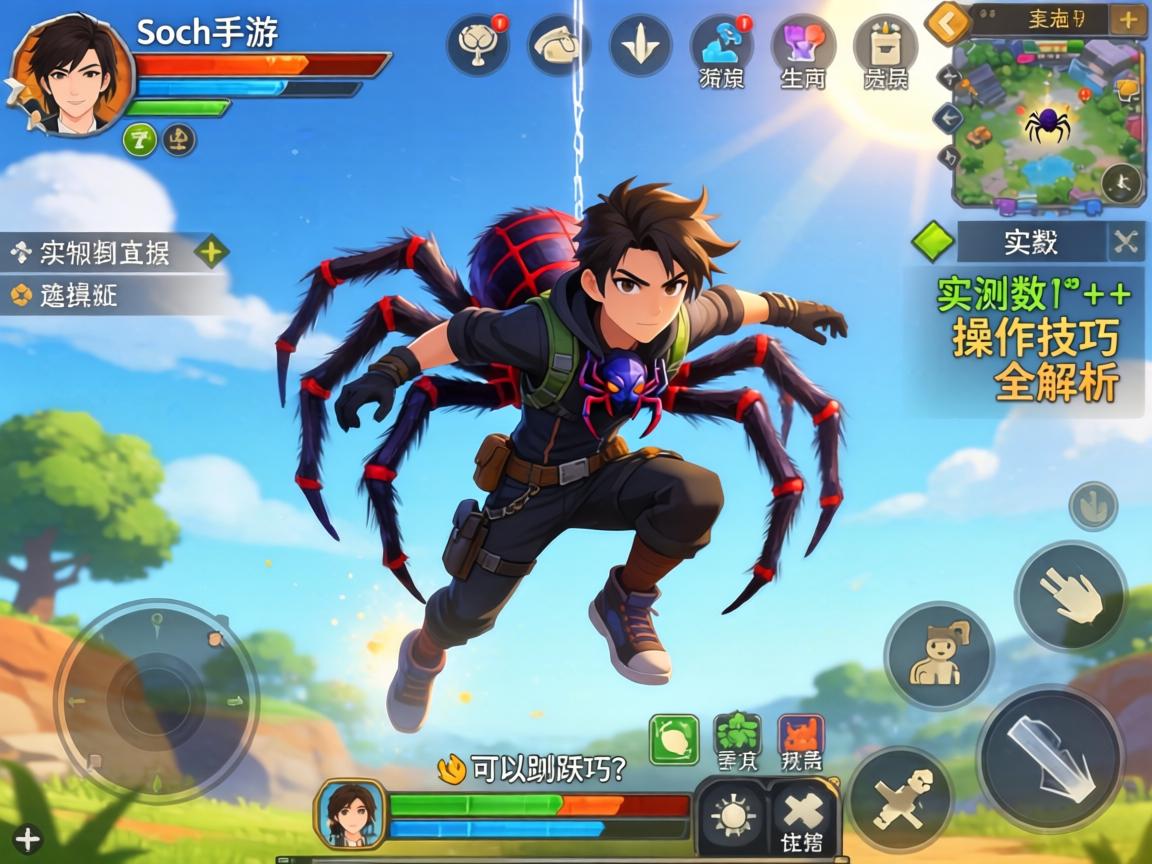Image resolution: width=1152 pixels, height=864 pixels.
Task: Click the small plus button in the corner
Action: (27, 838)
